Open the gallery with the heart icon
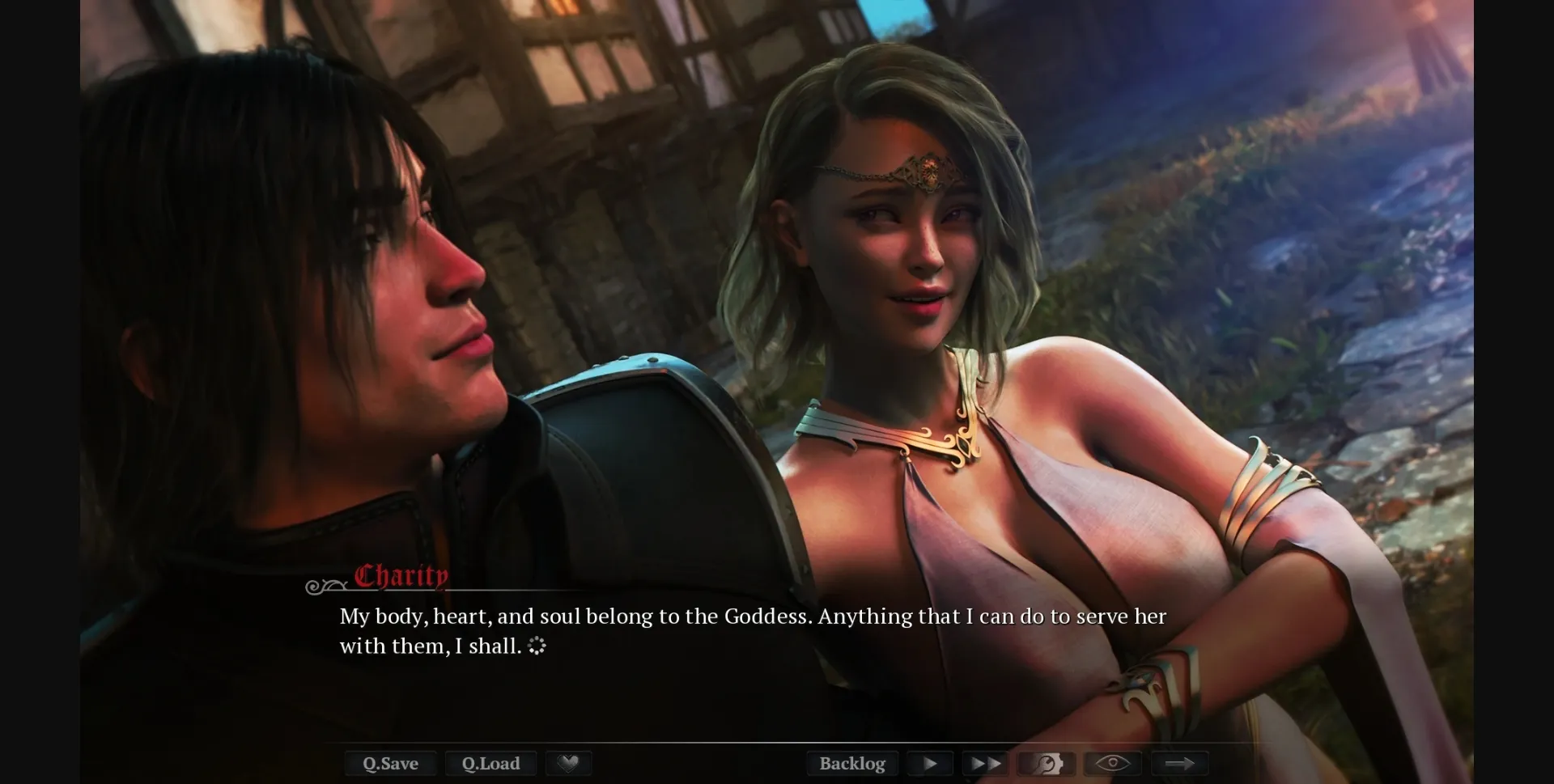 (569, 763)
